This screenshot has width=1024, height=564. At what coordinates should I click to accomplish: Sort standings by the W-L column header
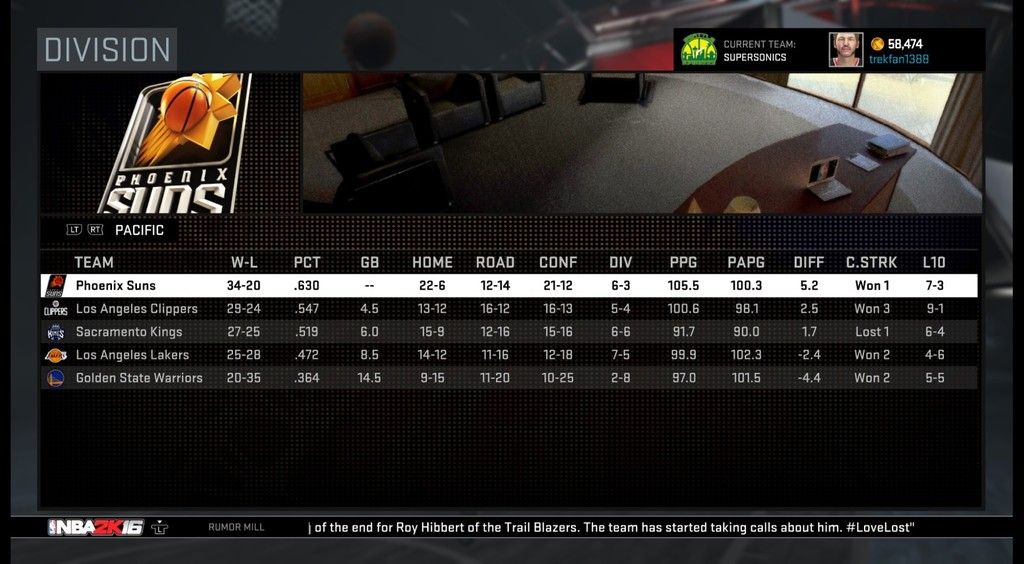[x=245, y=263]
